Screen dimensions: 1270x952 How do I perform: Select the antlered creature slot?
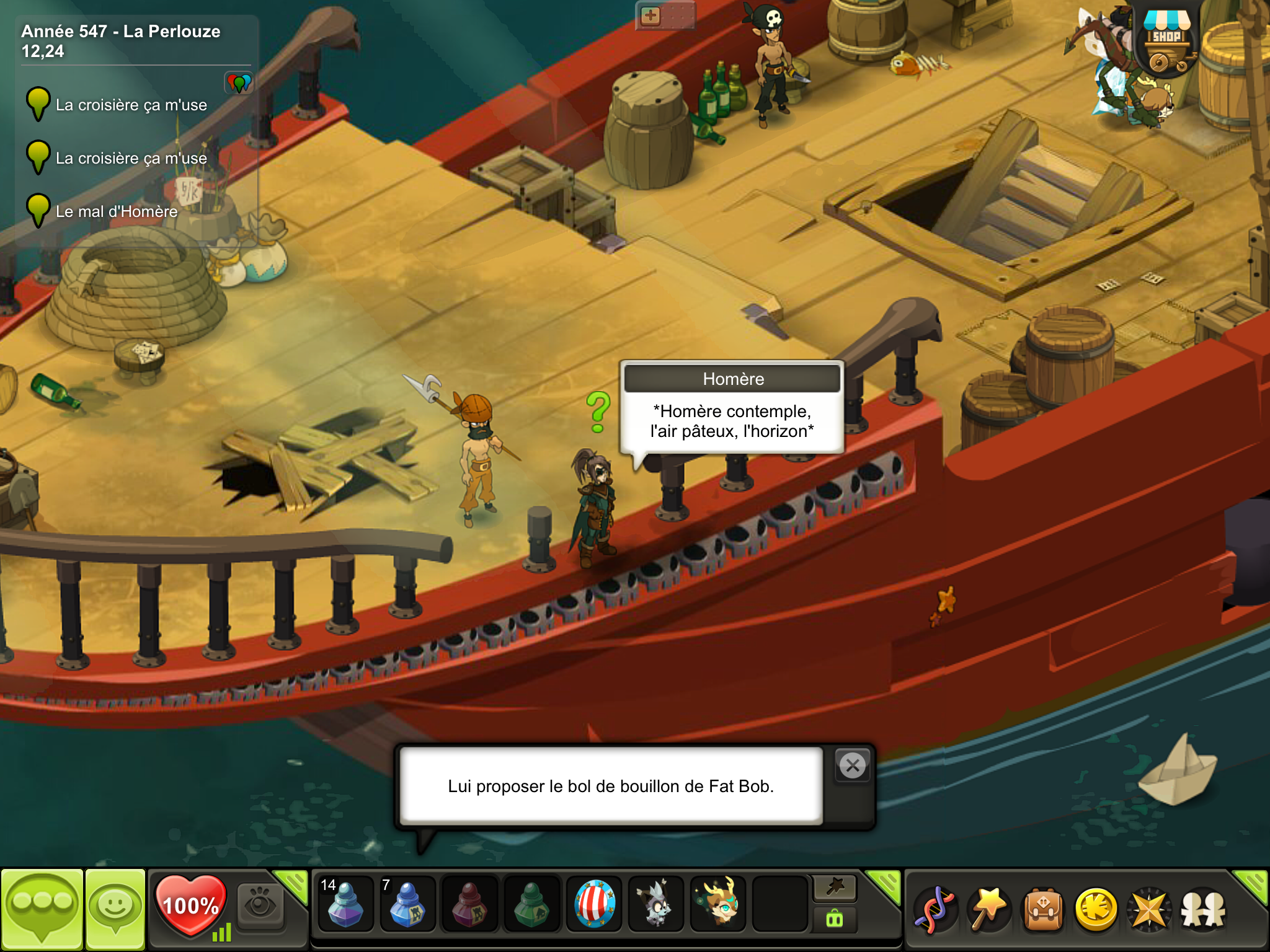click(718, 905)
